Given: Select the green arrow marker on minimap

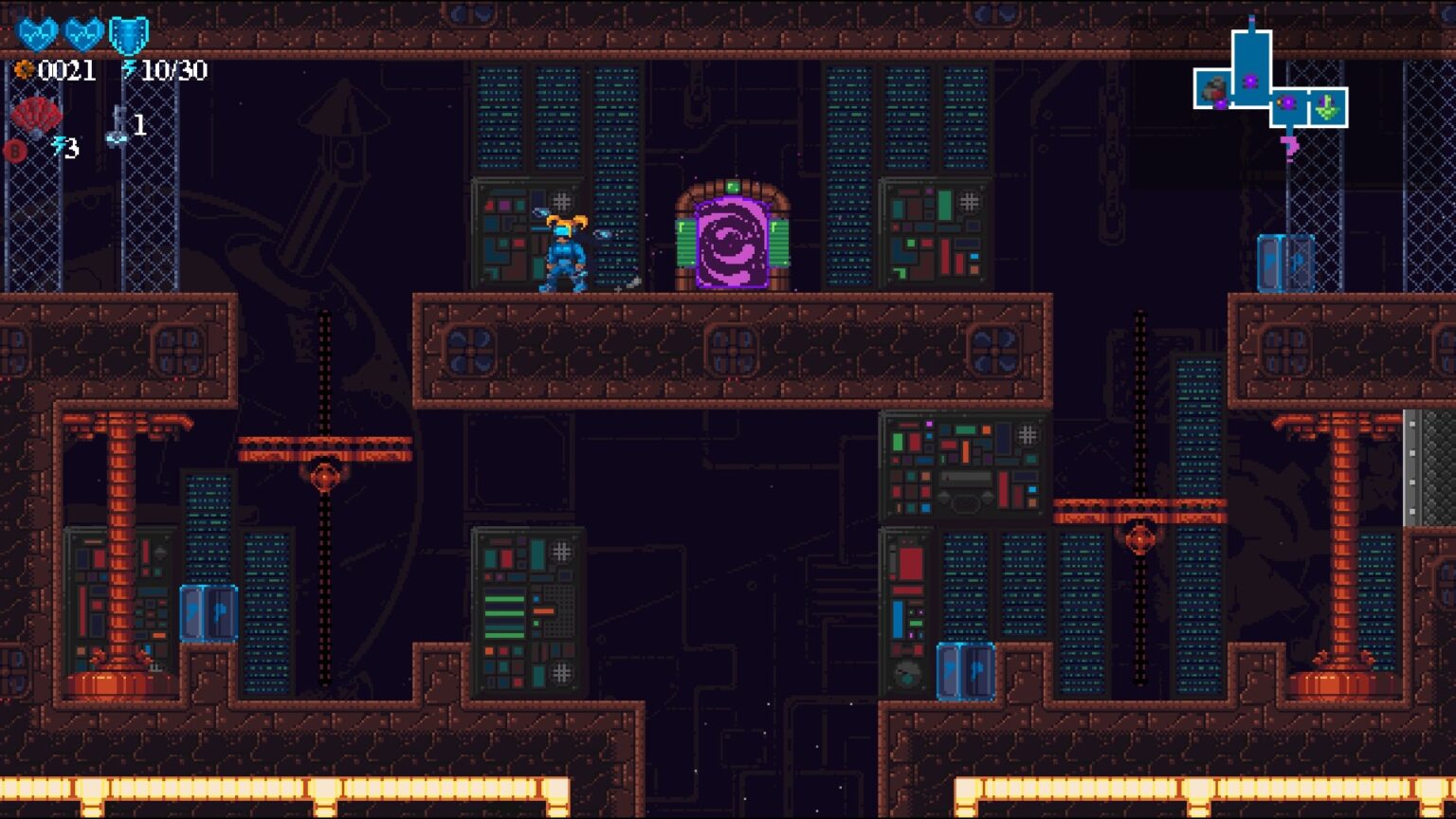Looking at the screenshot, I should 1327,108.
